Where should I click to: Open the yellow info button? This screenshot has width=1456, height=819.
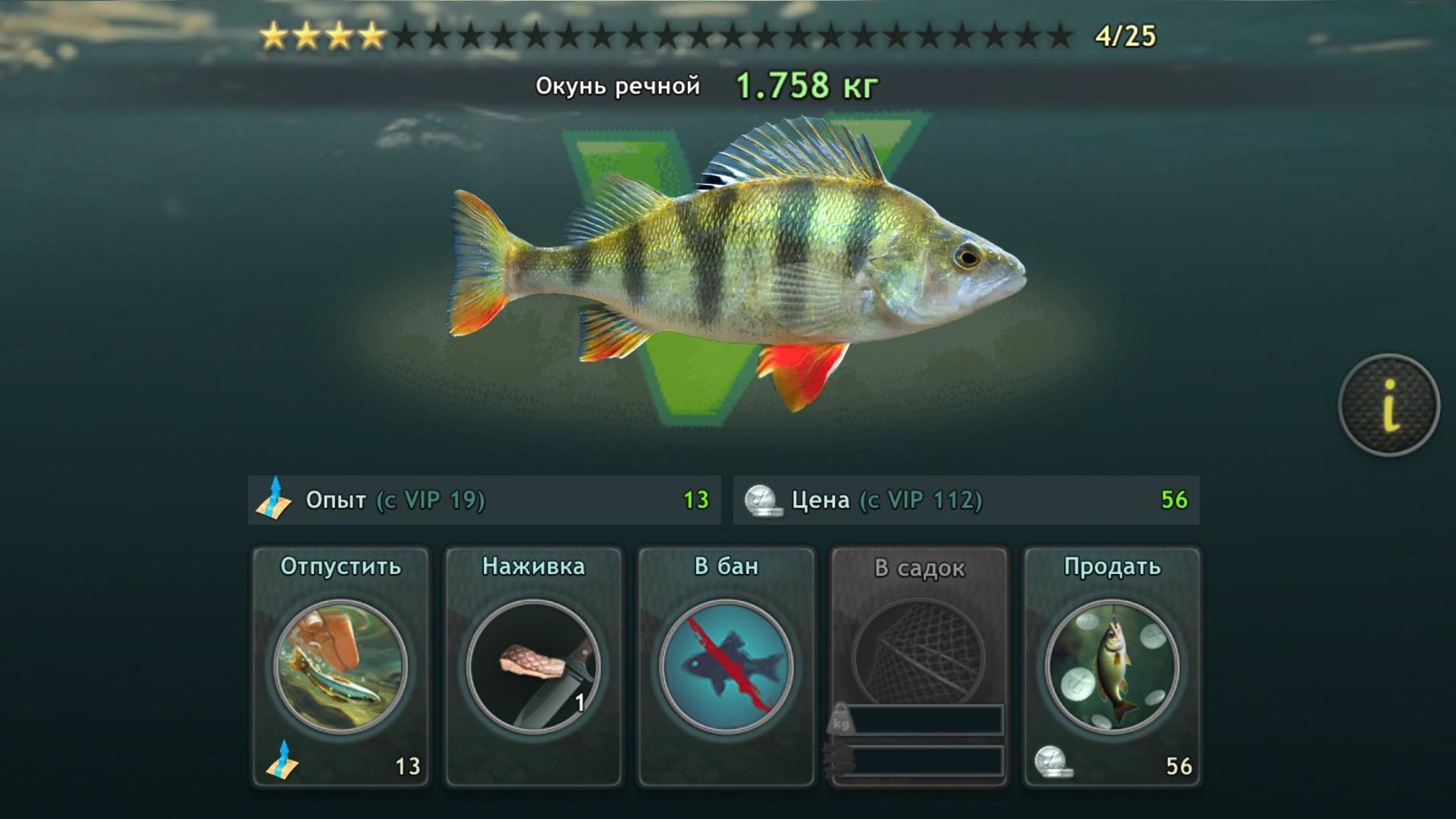(1389, 405)
